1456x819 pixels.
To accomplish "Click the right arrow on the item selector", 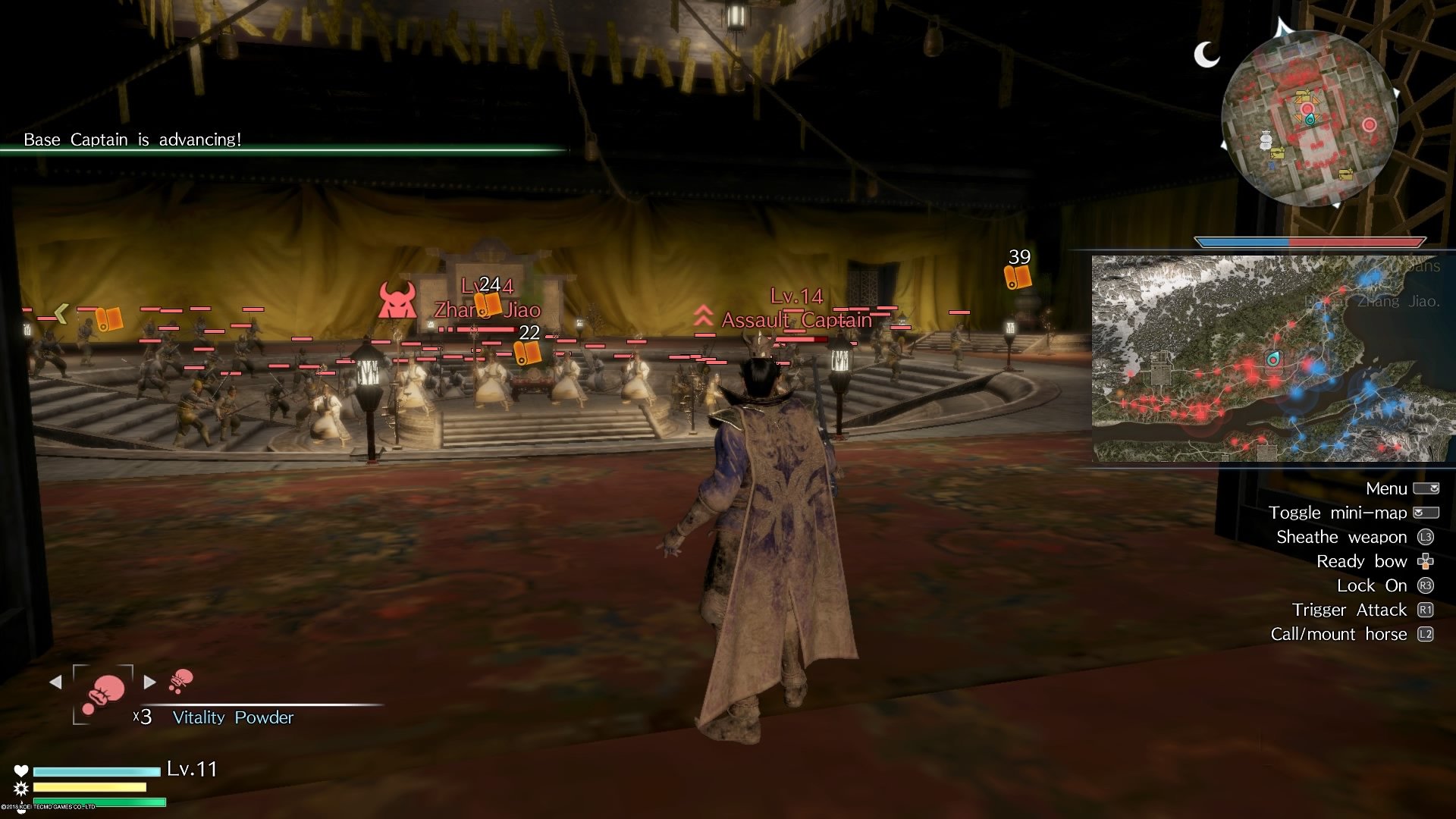I will [x=149, y=682].
